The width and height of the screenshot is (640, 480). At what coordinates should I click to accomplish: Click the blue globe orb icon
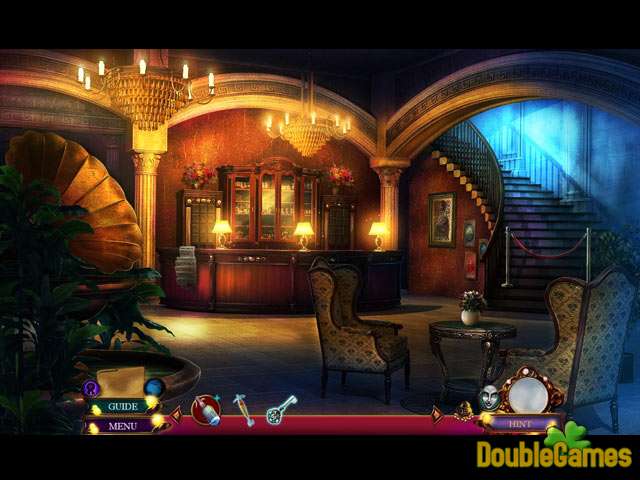pyautogui.click(x=154, y=387)
